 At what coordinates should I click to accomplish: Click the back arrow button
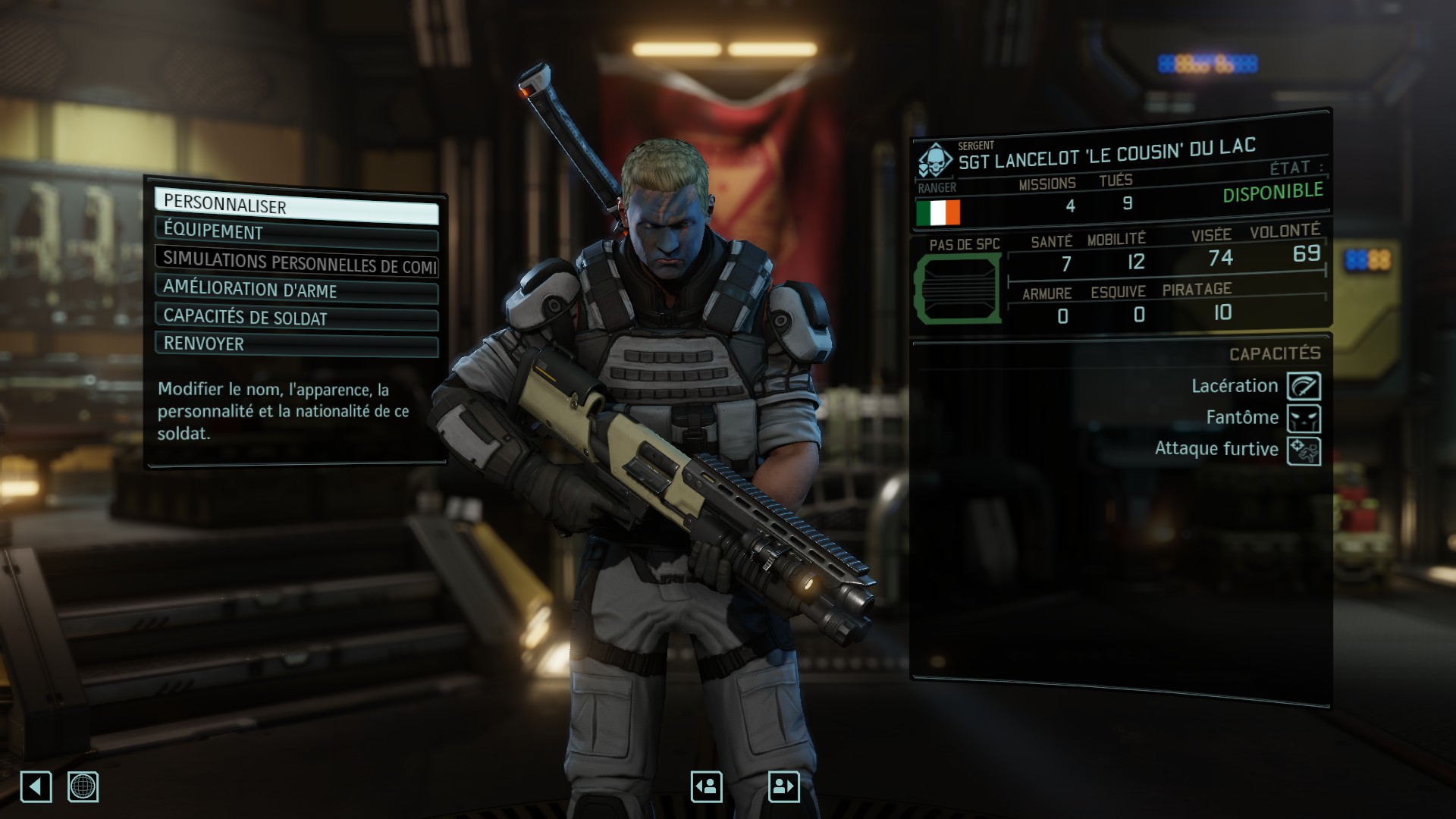tap(36, 786)
